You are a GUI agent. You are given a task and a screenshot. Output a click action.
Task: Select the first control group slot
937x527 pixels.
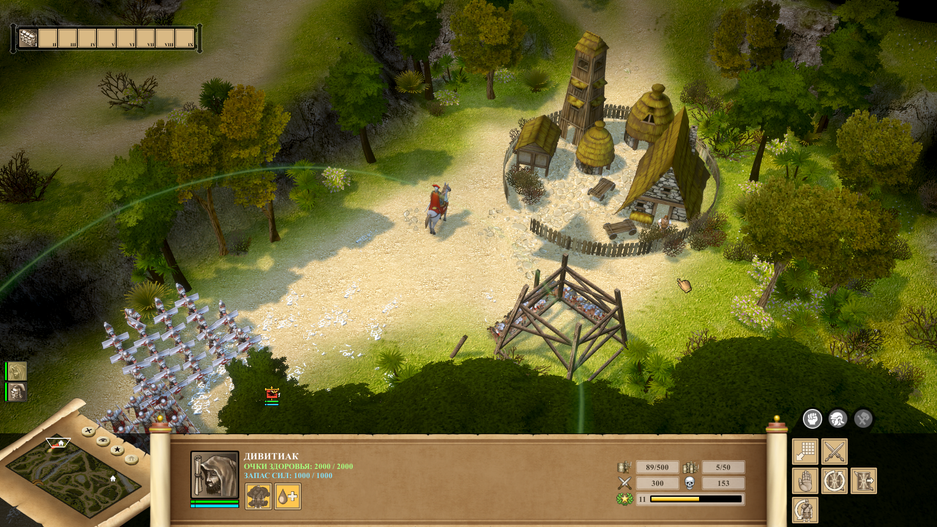coord(29,39)
